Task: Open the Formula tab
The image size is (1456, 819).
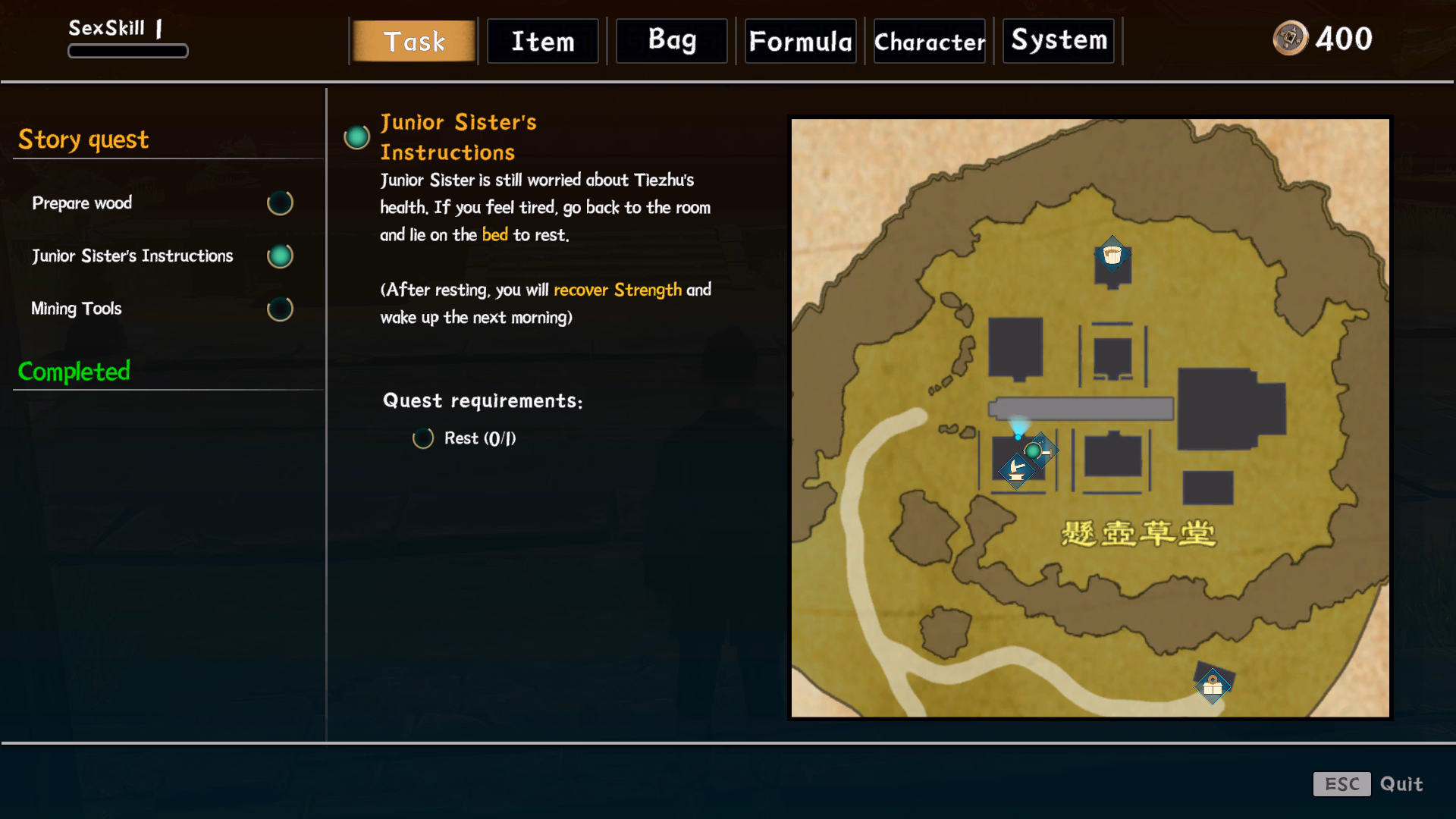Action: tap(800, 41)
